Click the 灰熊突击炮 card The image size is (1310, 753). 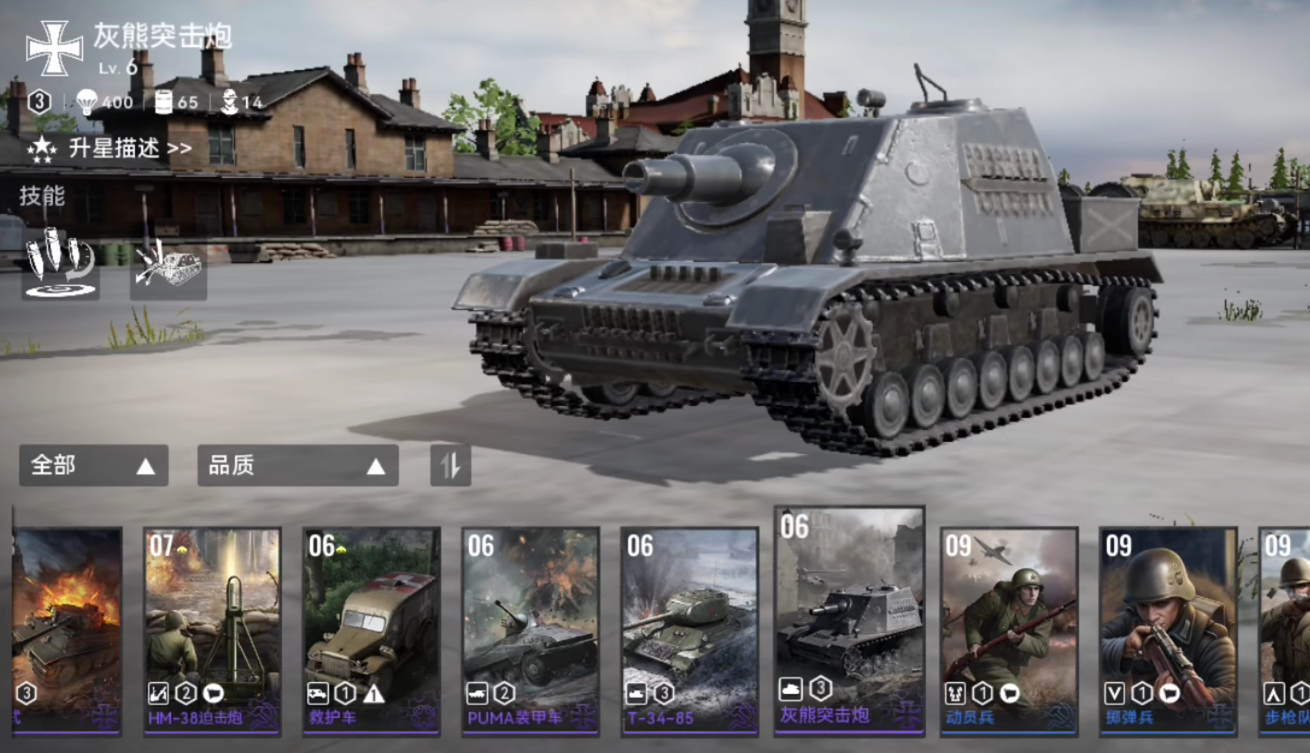[849, 620]
